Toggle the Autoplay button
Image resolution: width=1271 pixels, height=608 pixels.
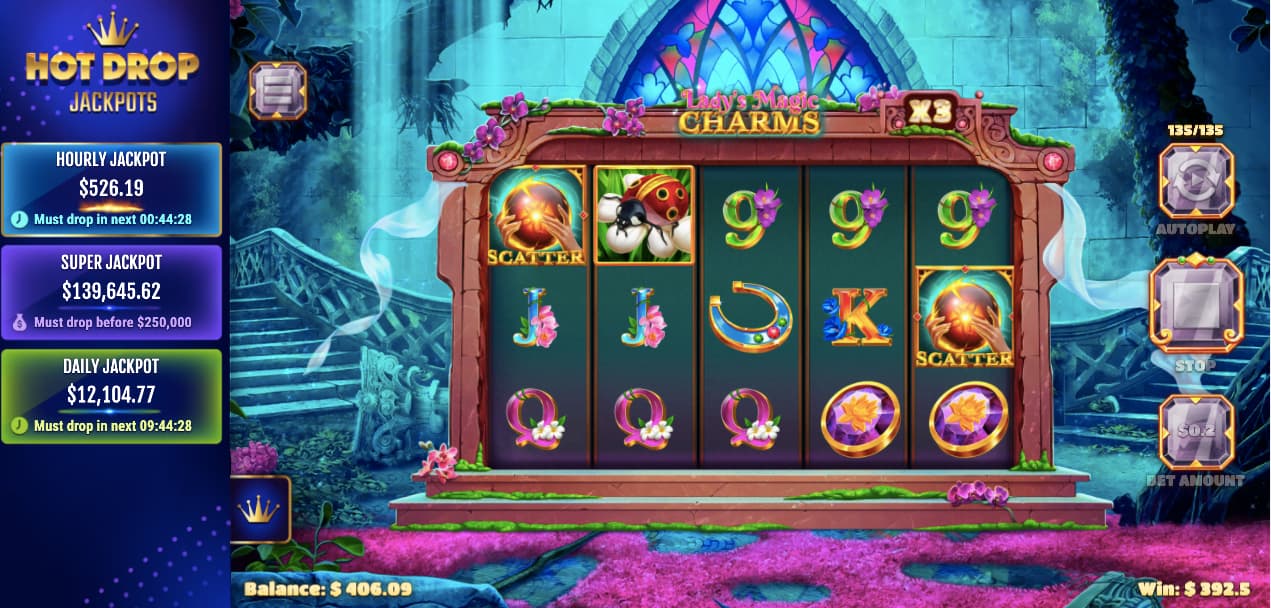(x=1196, y=181)
